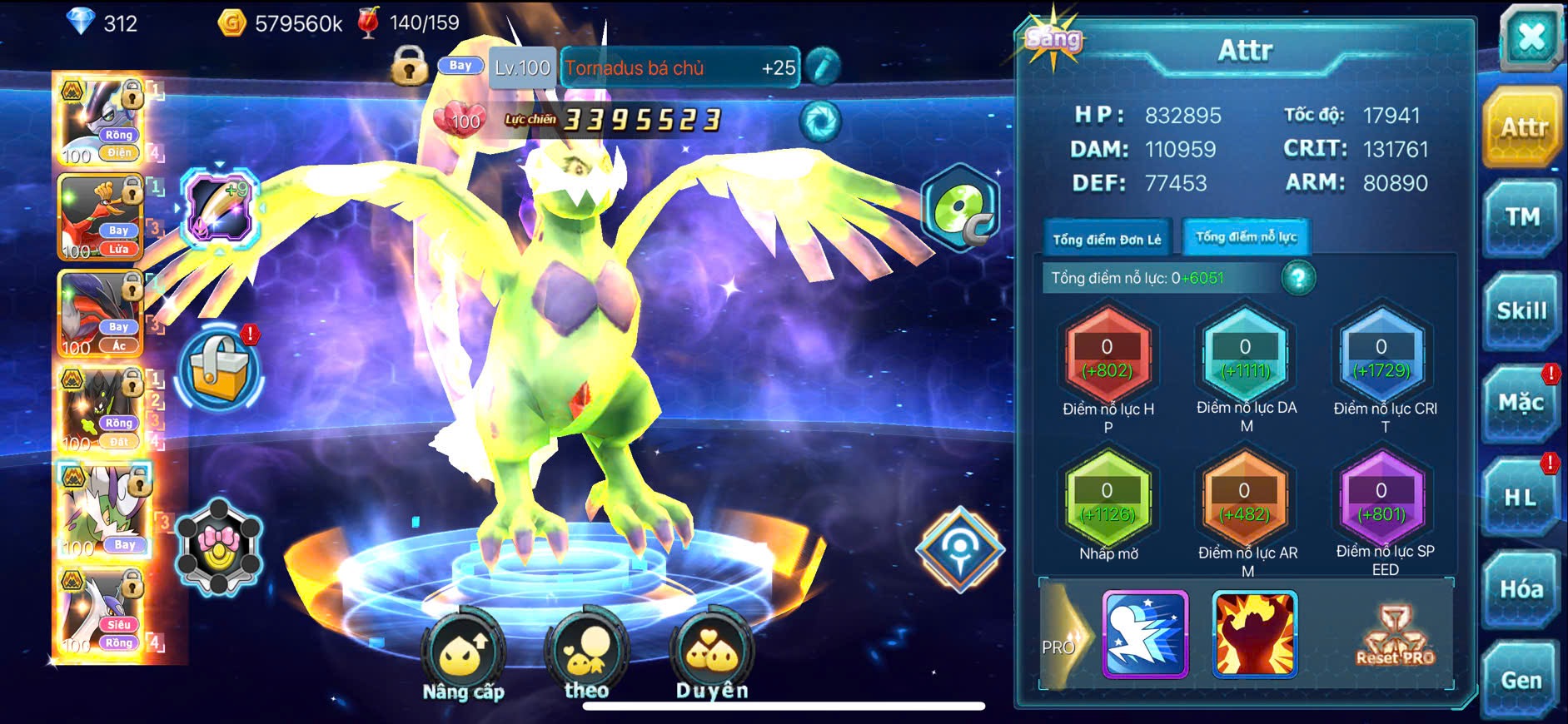This screenshot has width=1568, height=724.
Task: Switch to the Hóa side tab
Action: point(1522,589)
